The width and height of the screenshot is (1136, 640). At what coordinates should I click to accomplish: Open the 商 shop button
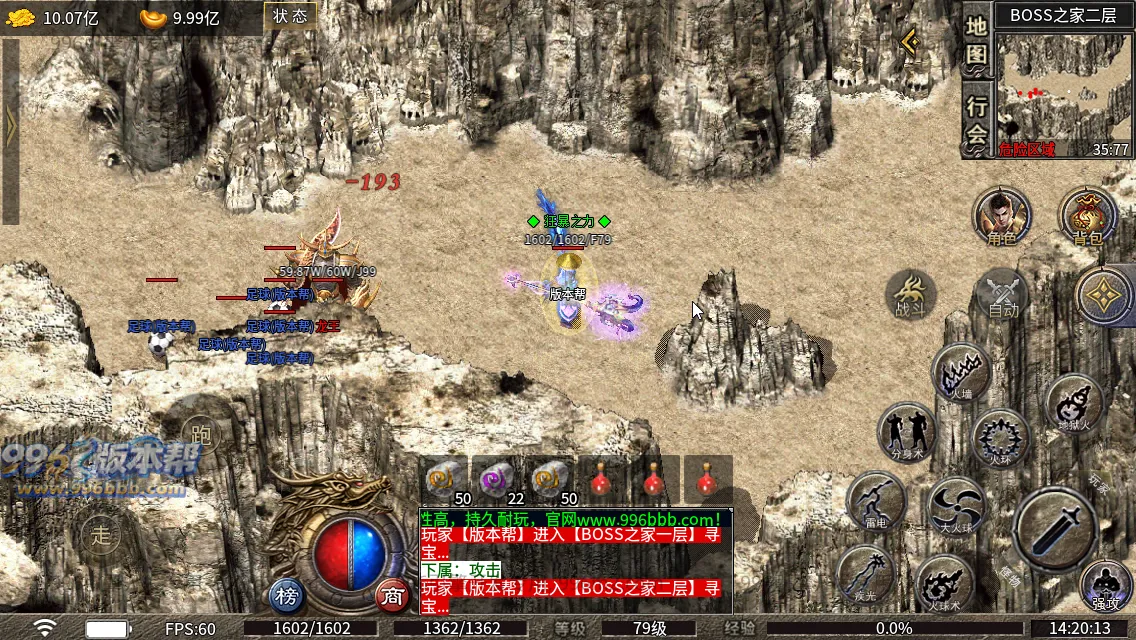click(393, 597)
